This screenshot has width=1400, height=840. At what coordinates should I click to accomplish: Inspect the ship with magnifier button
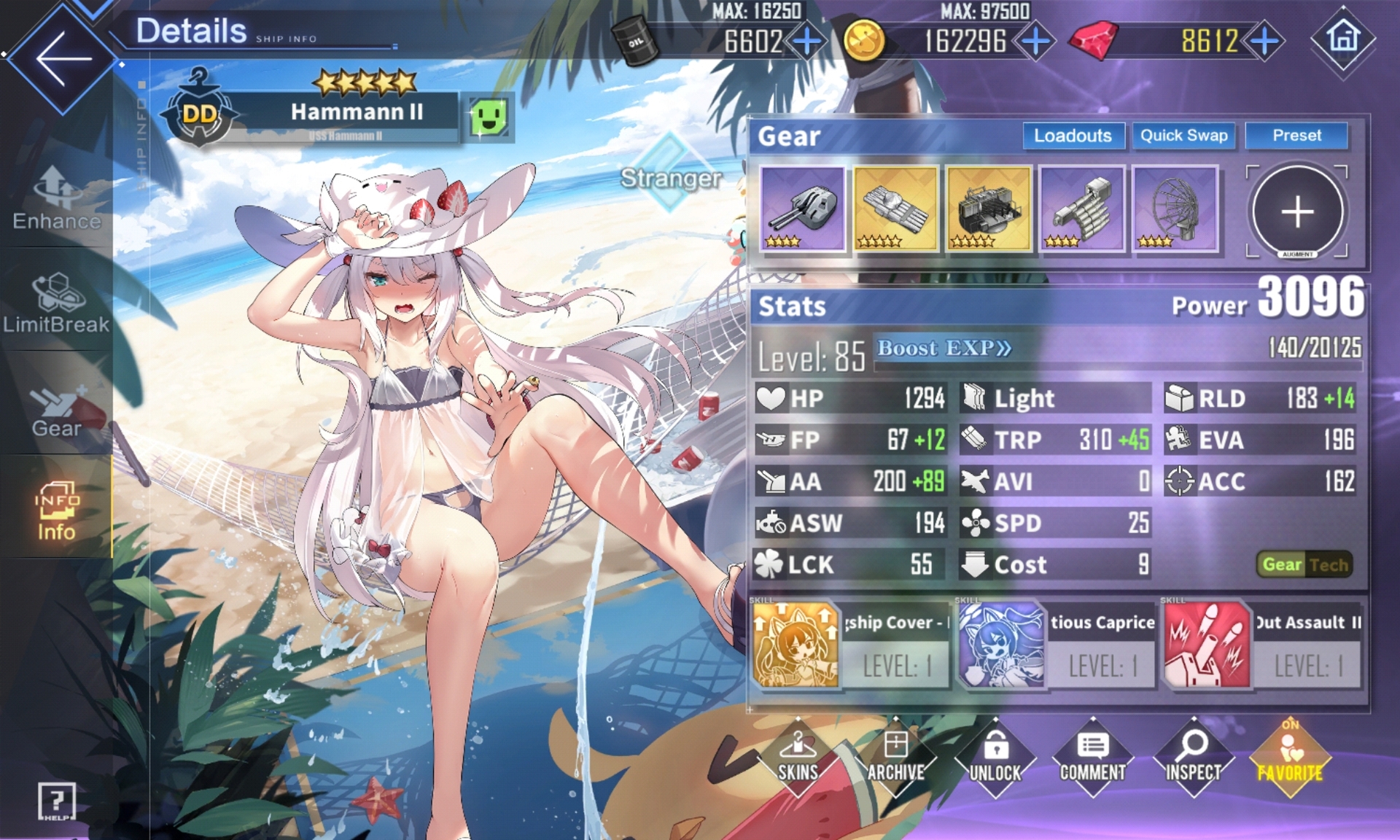(1193, 758)
